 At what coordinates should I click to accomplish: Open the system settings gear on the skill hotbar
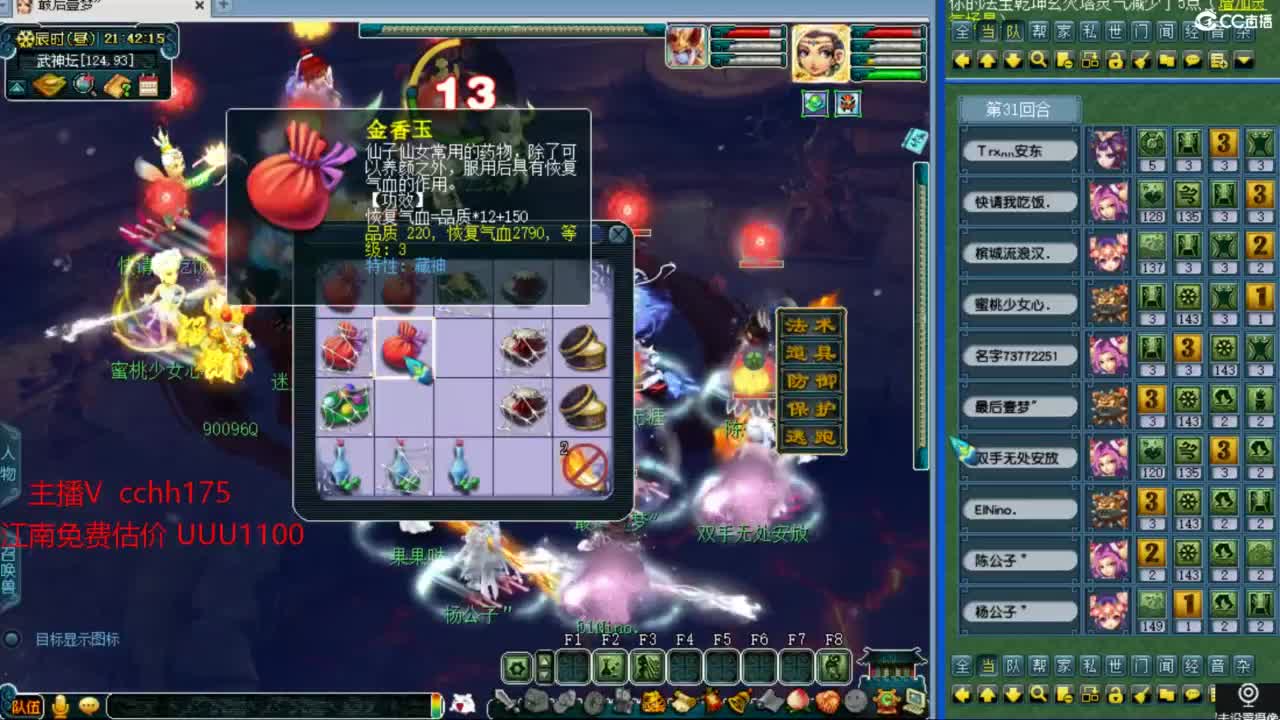pyautogui.click(x=517, y=667)
